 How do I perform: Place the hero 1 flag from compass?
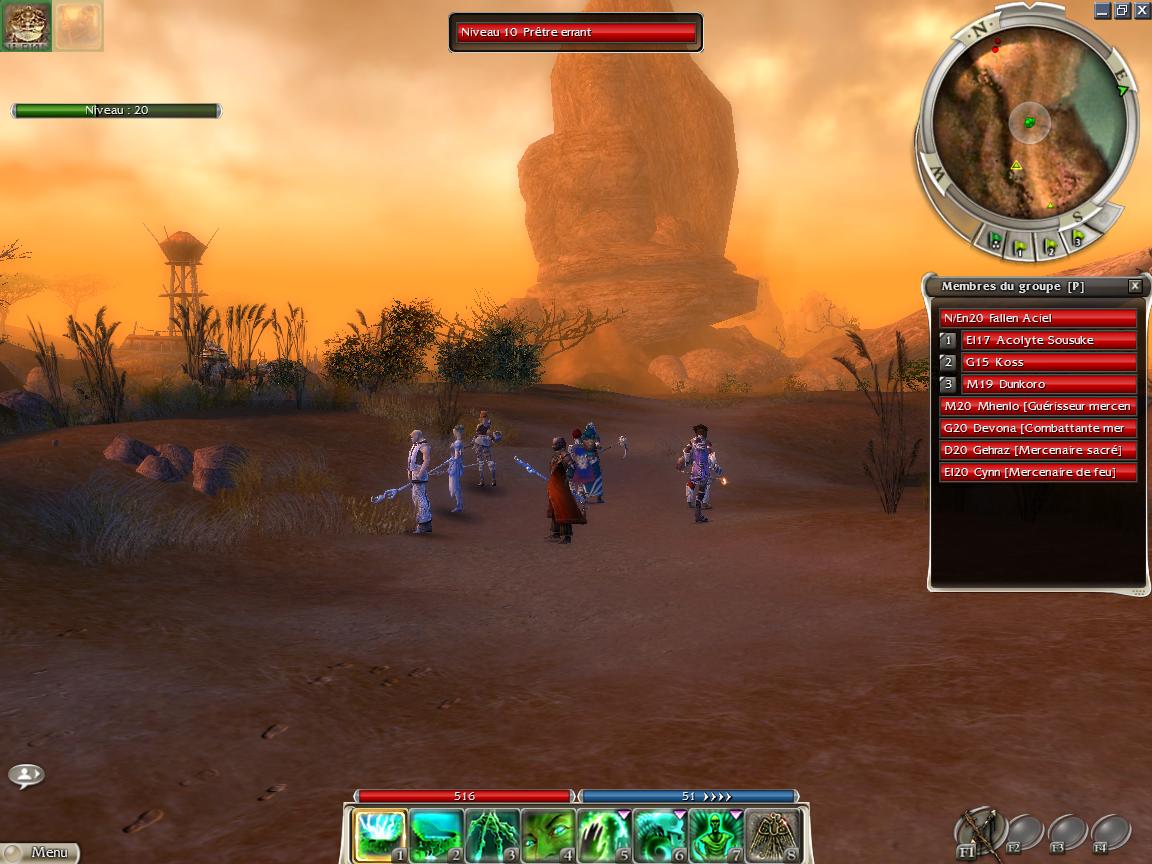pos(1019,243)
